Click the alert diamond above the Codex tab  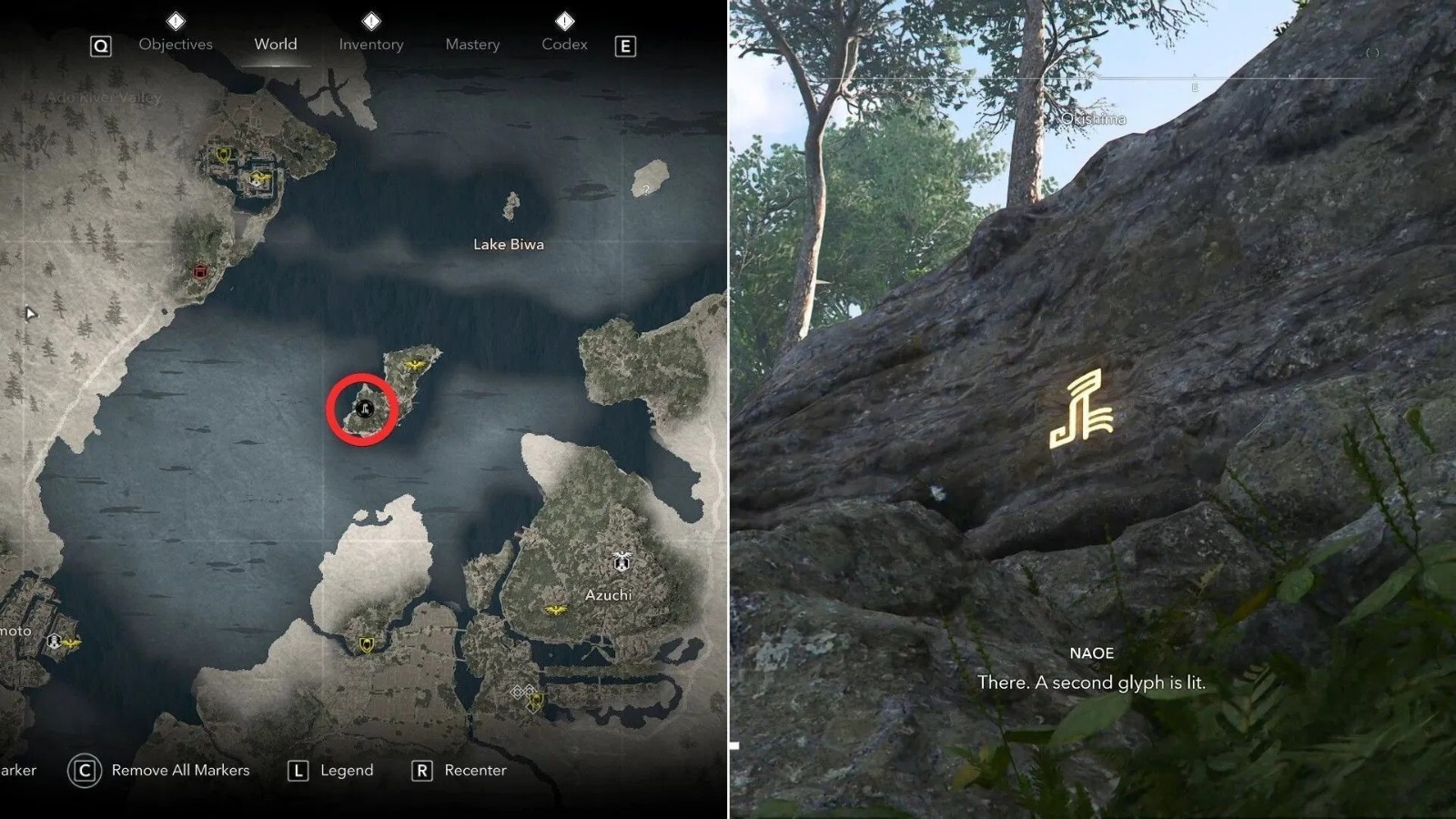[564, 21]
